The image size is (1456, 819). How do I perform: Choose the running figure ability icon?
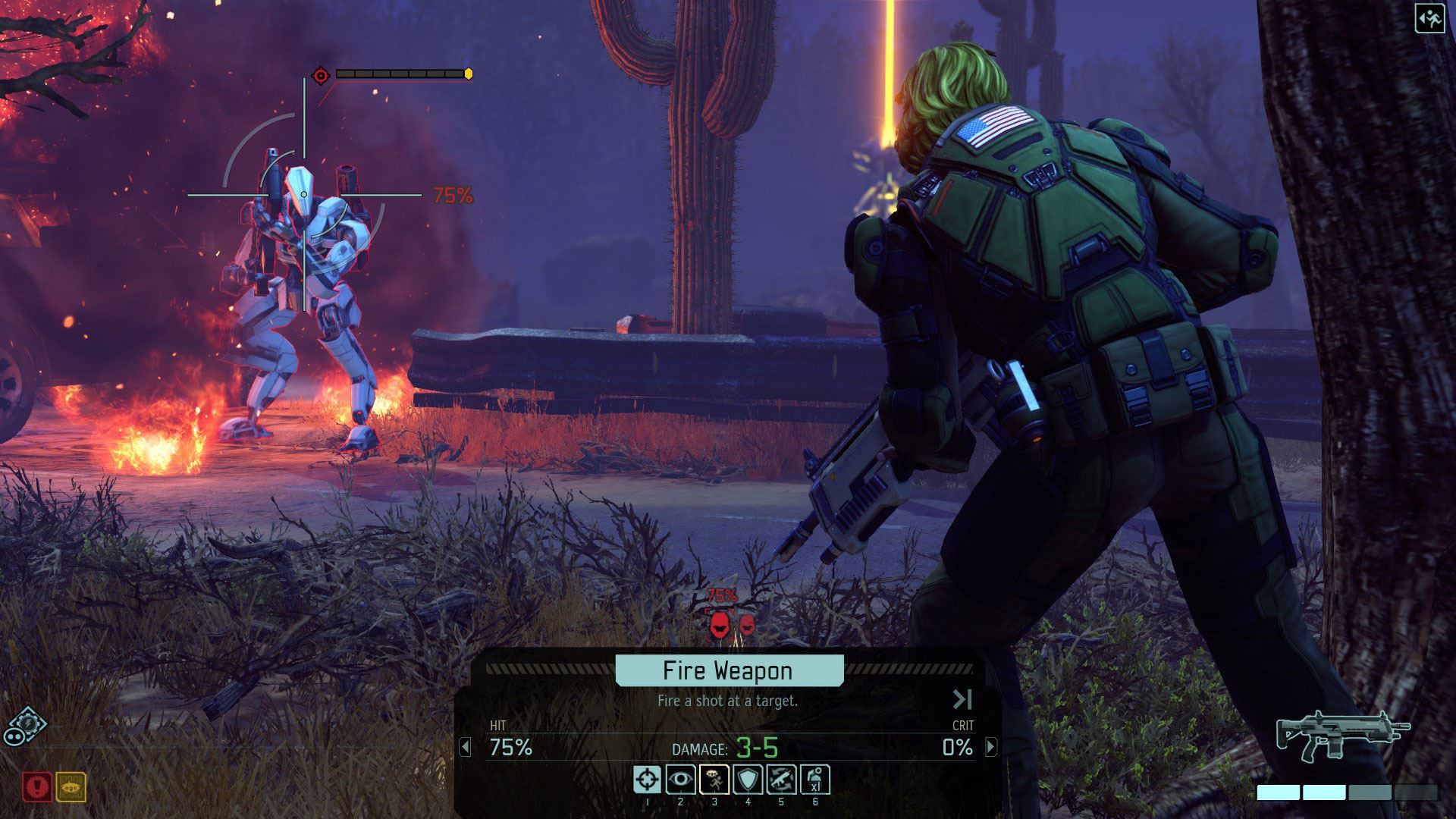(714, 780)
